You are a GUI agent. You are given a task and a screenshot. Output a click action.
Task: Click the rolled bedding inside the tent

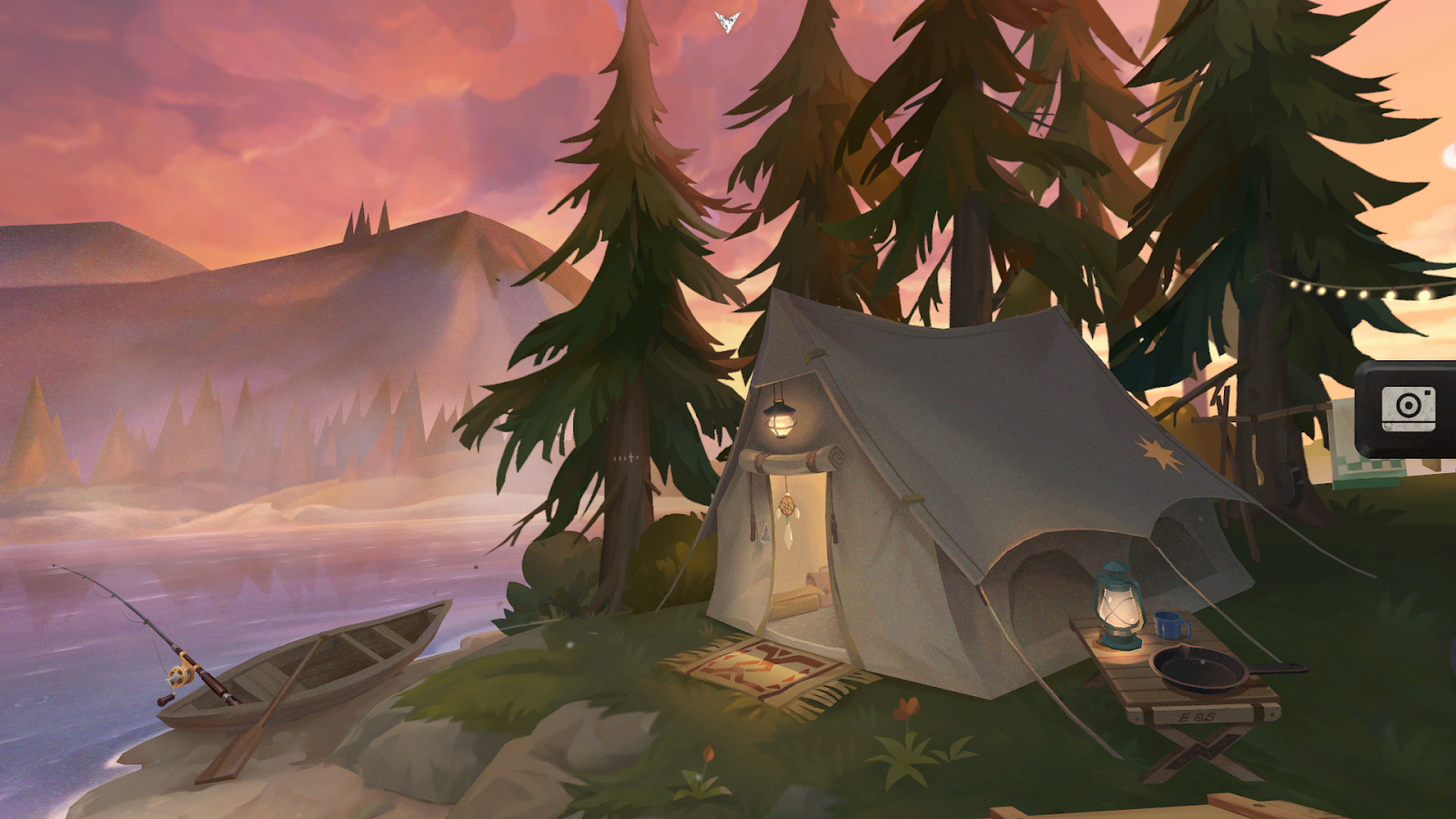[794, 604]
